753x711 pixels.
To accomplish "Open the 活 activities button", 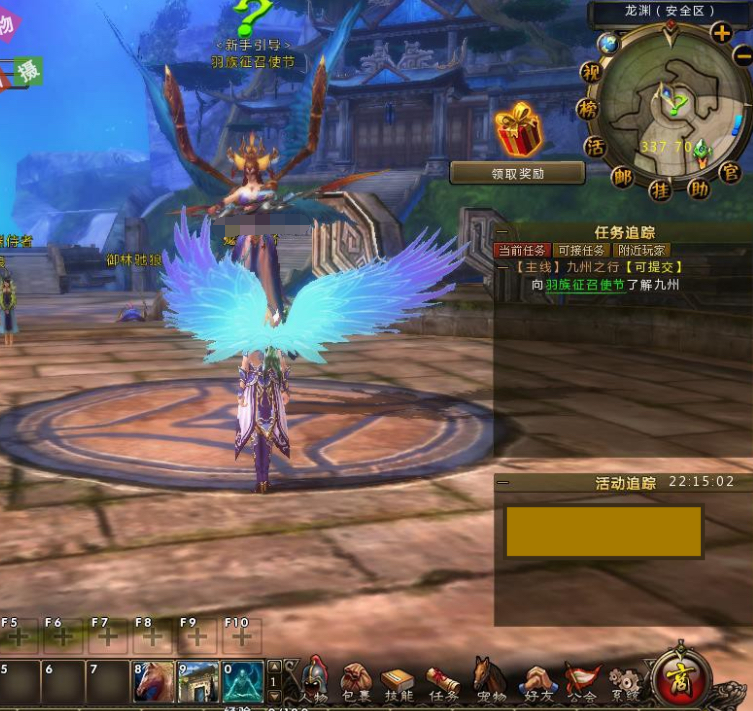I will [x=595, y=147].
